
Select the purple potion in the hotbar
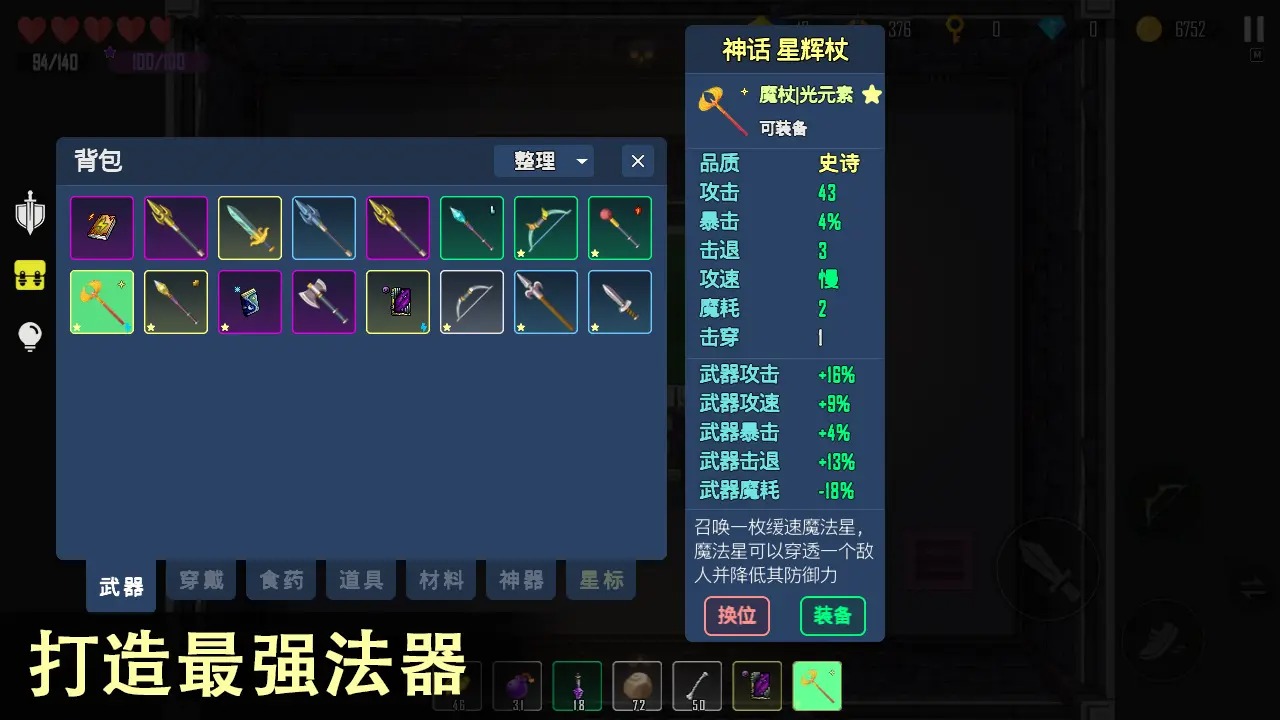tap(577, 685)
